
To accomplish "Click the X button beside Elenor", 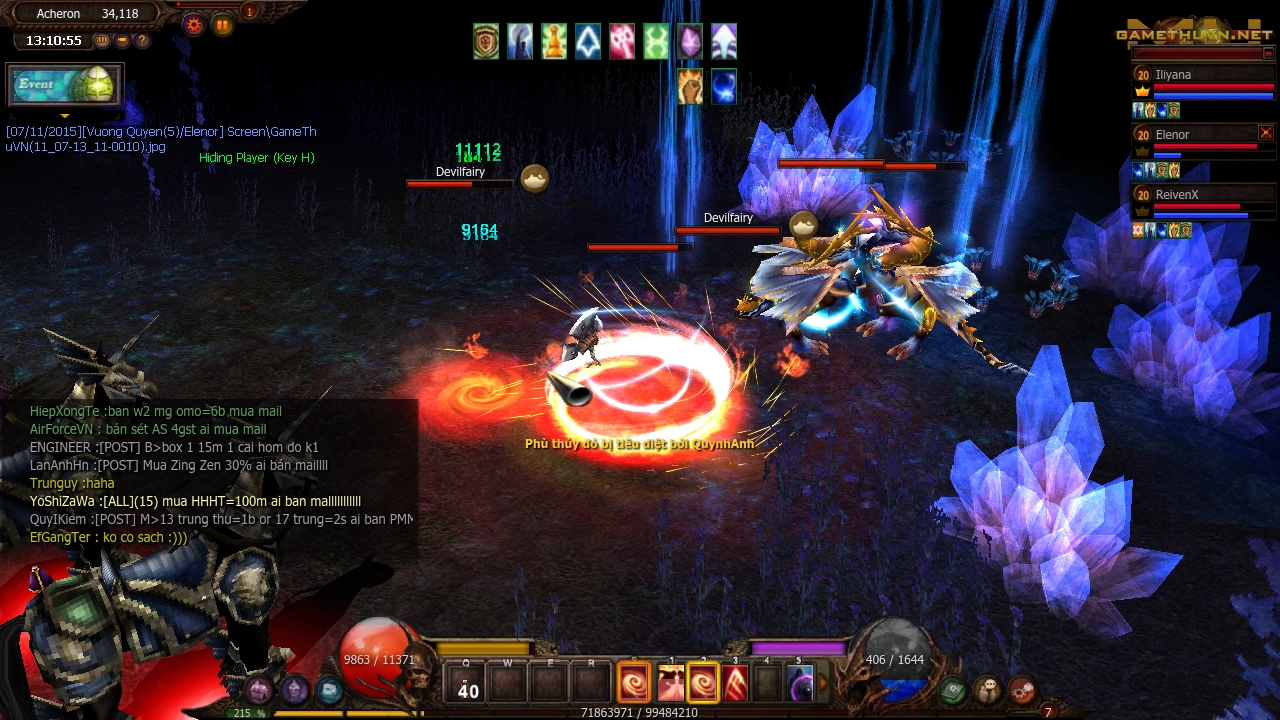I will pyautogui.click(x=1266, y=133).
